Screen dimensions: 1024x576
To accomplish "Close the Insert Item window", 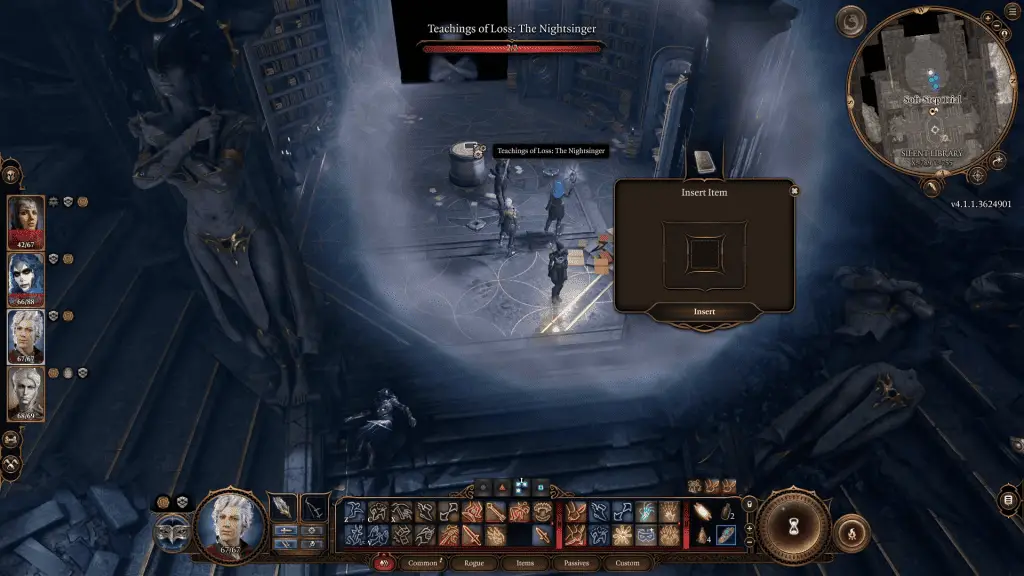I will point(794,190).
